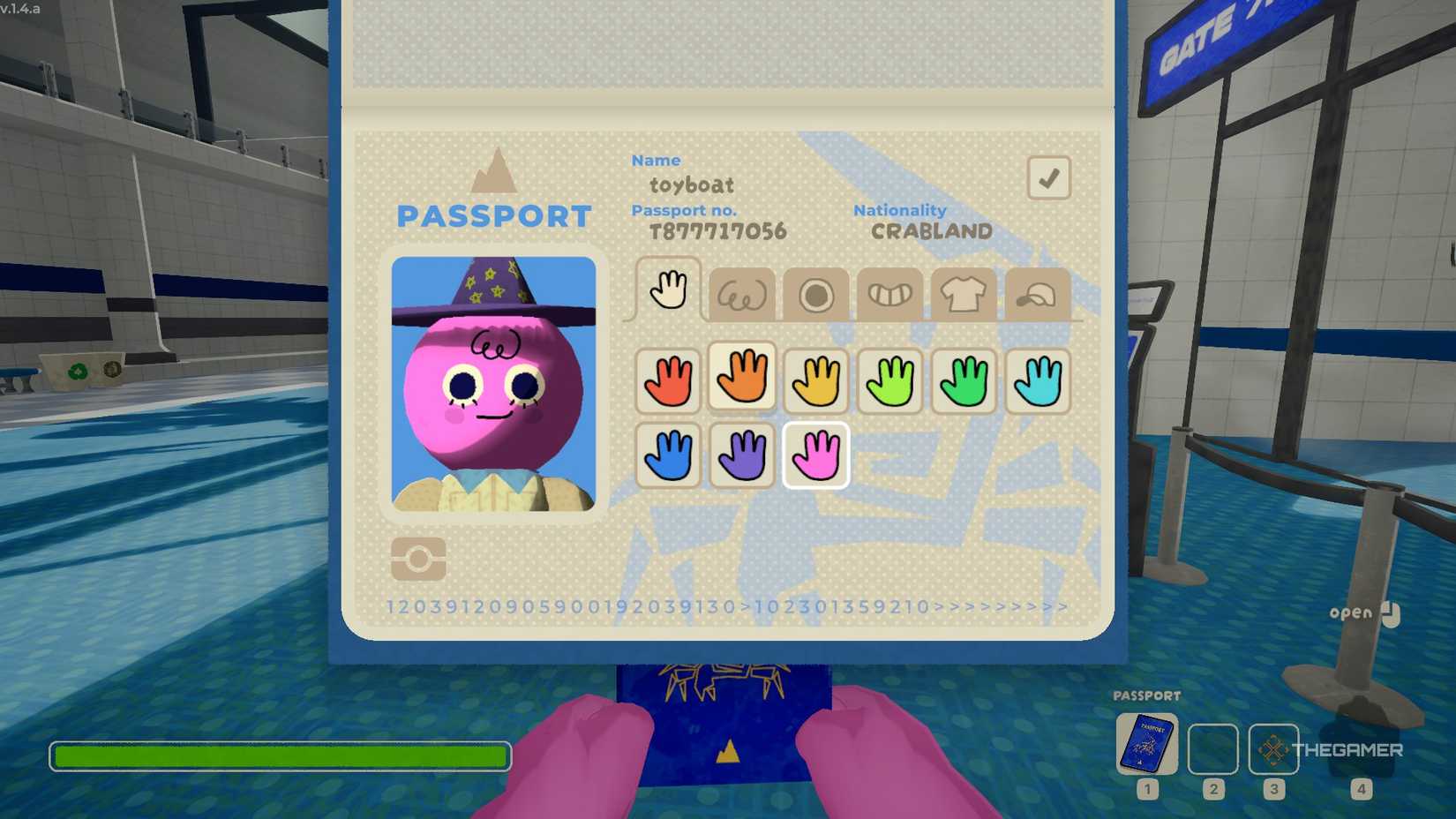The width and height of the screenshot is (1456, 819).
Task: Pick the dark blue hand color
Action: [x=668, y=455]
